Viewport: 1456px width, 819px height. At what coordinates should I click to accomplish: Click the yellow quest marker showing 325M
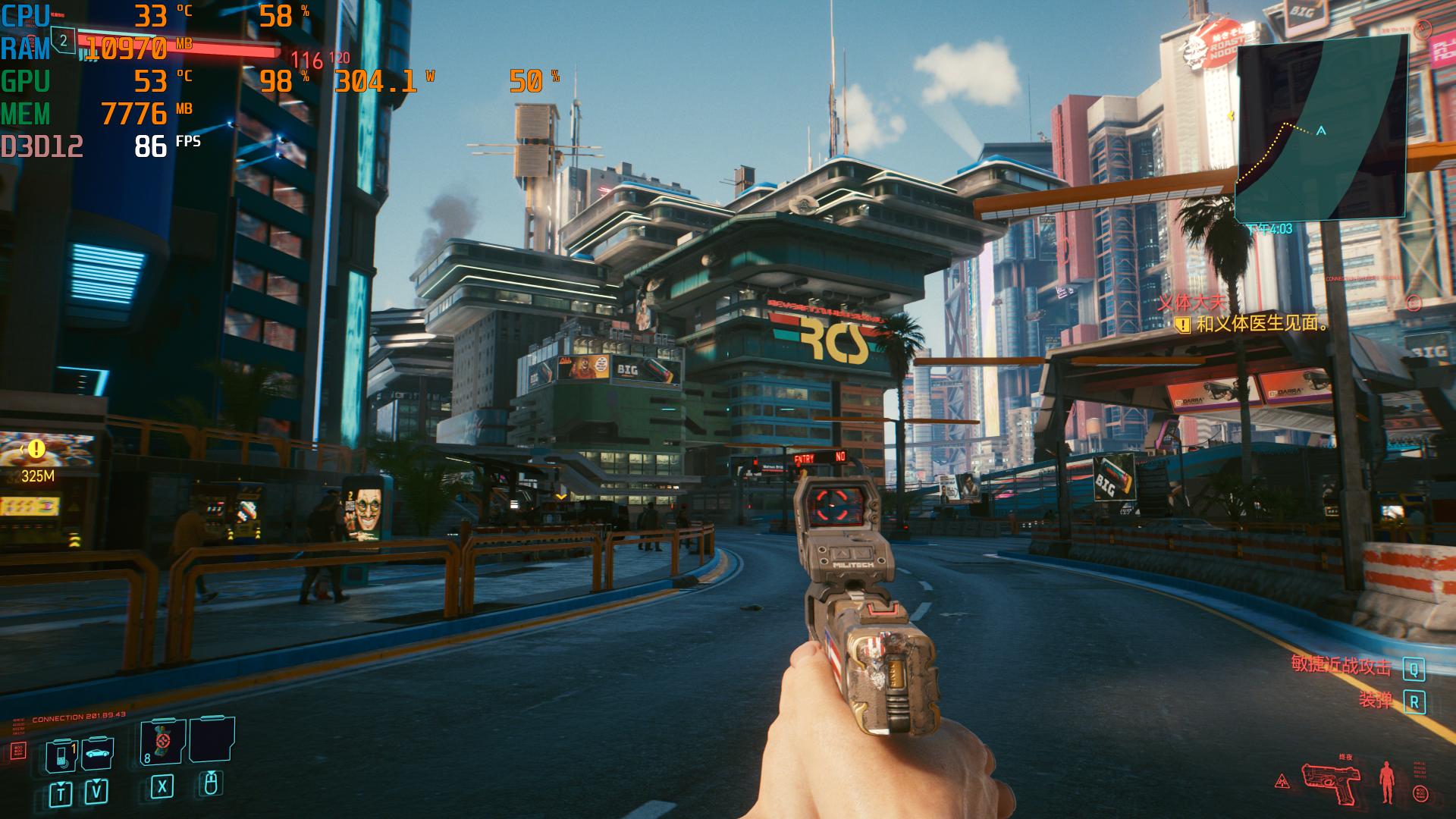point(36,450)
